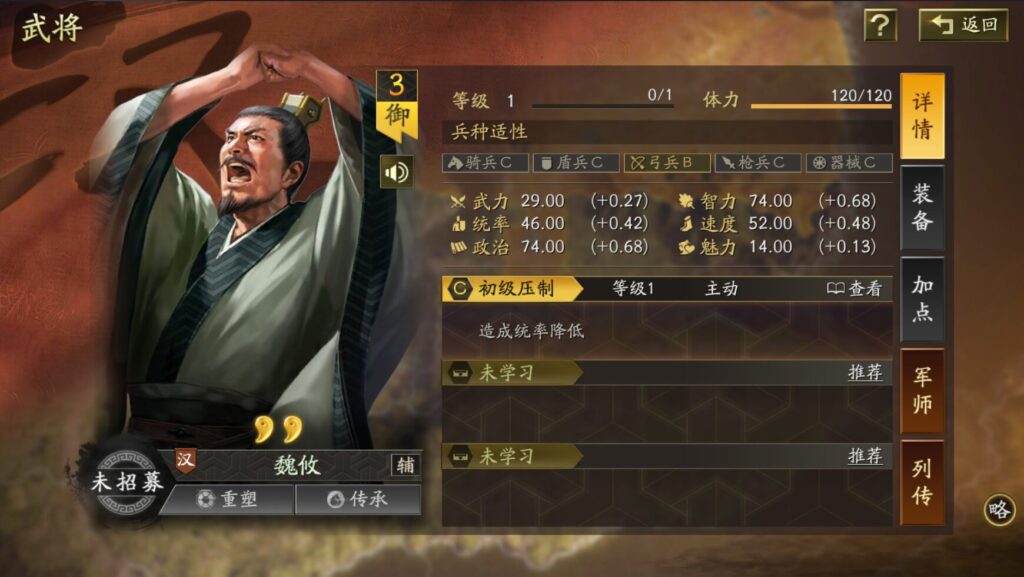
Task: Pick the 弓兵 B archer aptitude
Action: click(x=667, y=162)
